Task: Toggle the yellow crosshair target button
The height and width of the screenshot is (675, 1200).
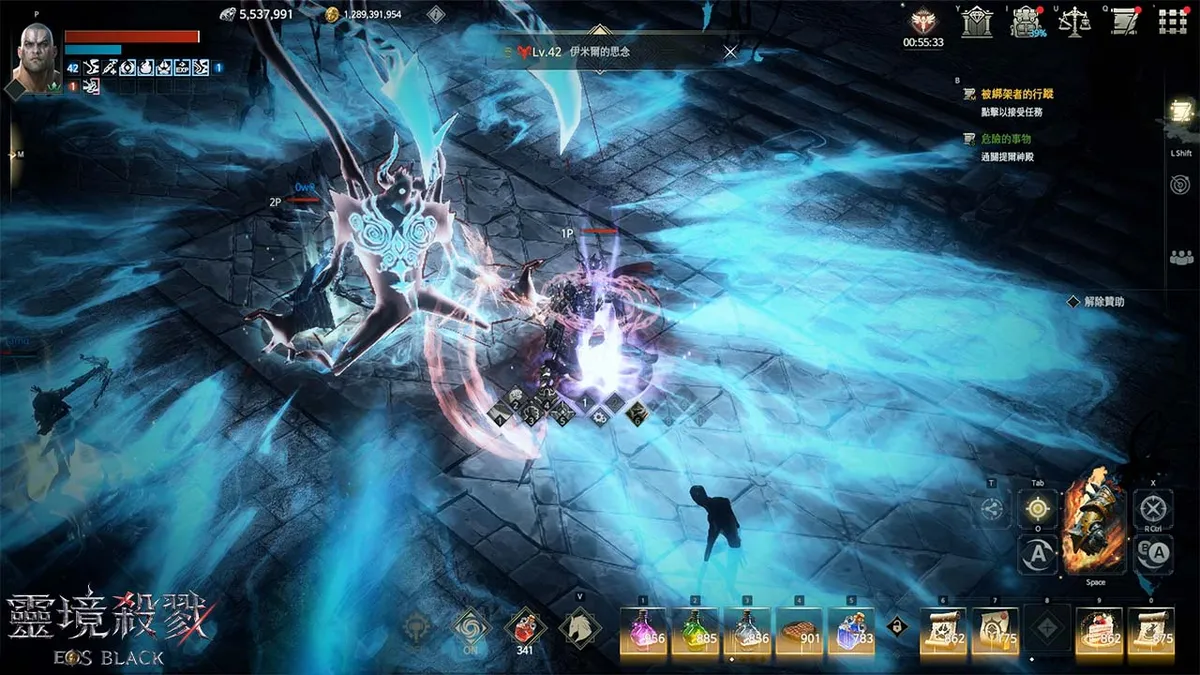Action: point(1038,509)
